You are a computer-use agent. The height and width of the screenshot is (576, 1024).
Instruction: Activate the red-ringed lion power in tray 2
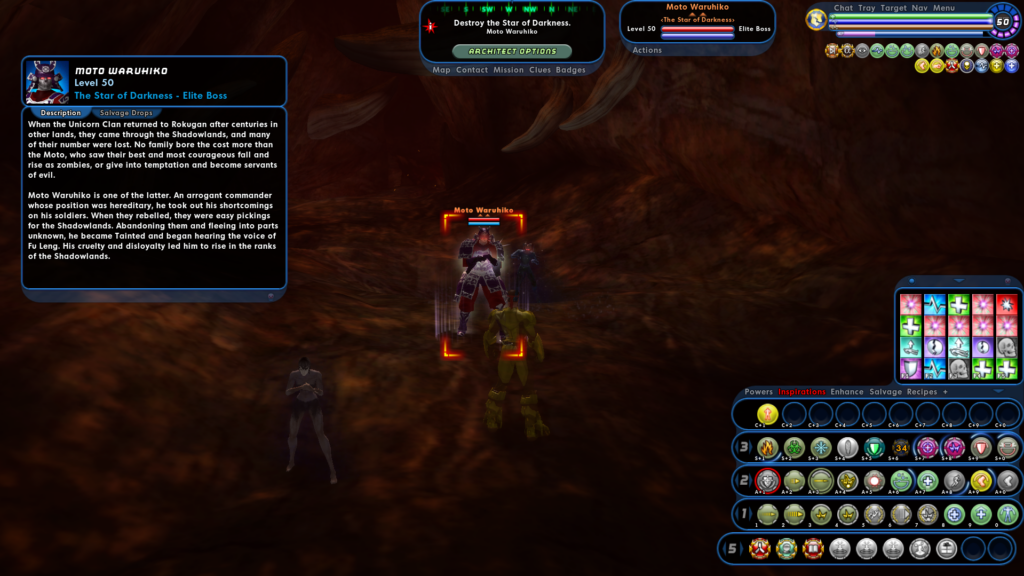pos(767,481)
